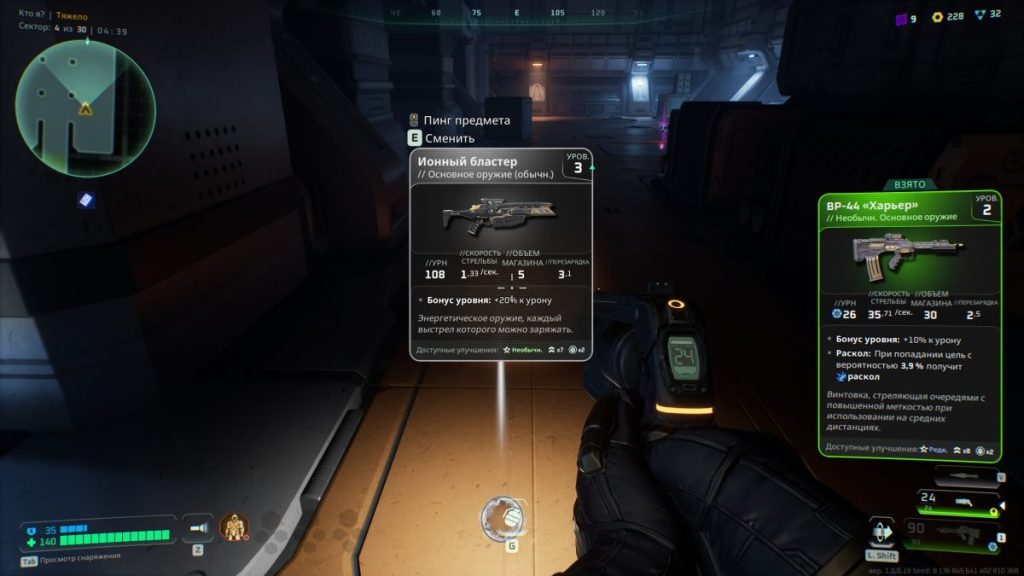Click the cyan triangle resource icon

(x=981, y=17)
